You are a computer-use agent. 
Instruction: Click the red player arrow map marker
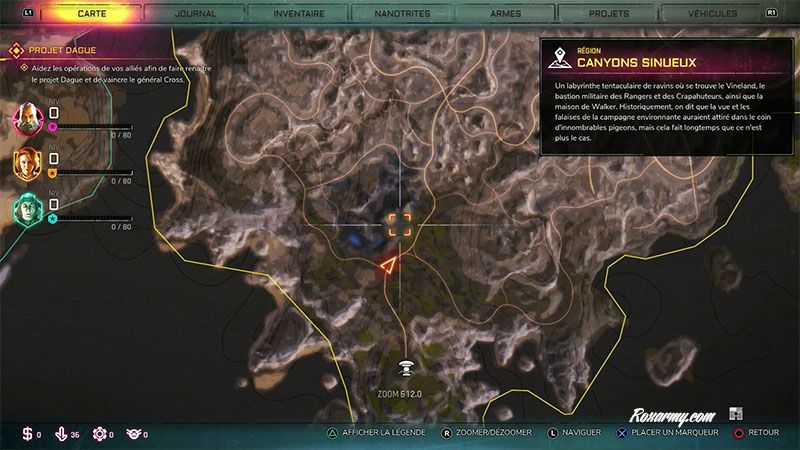(387, 265)
